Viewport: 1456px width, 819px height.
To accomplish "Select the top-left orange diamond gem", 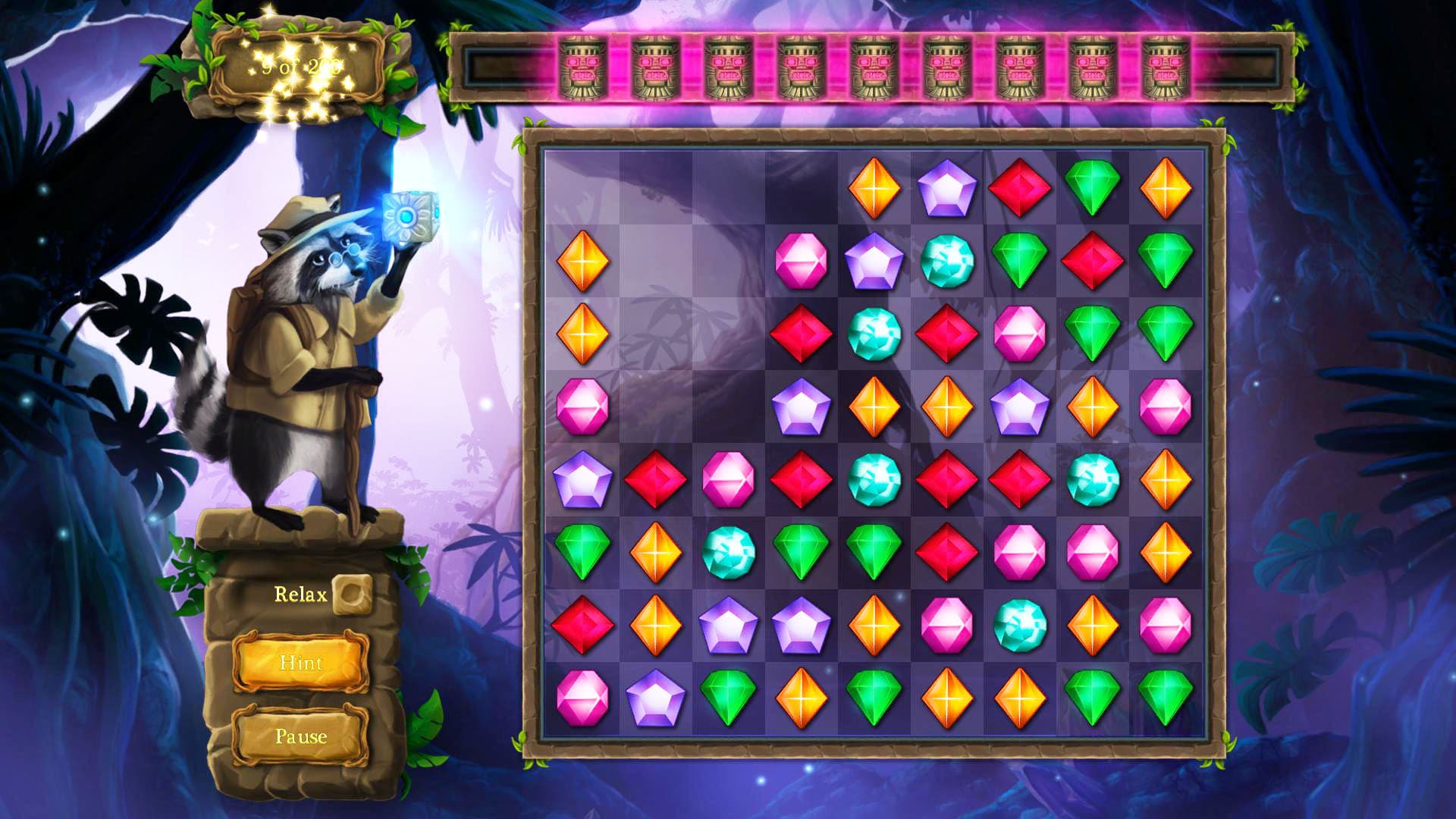I will coord(584,262).
